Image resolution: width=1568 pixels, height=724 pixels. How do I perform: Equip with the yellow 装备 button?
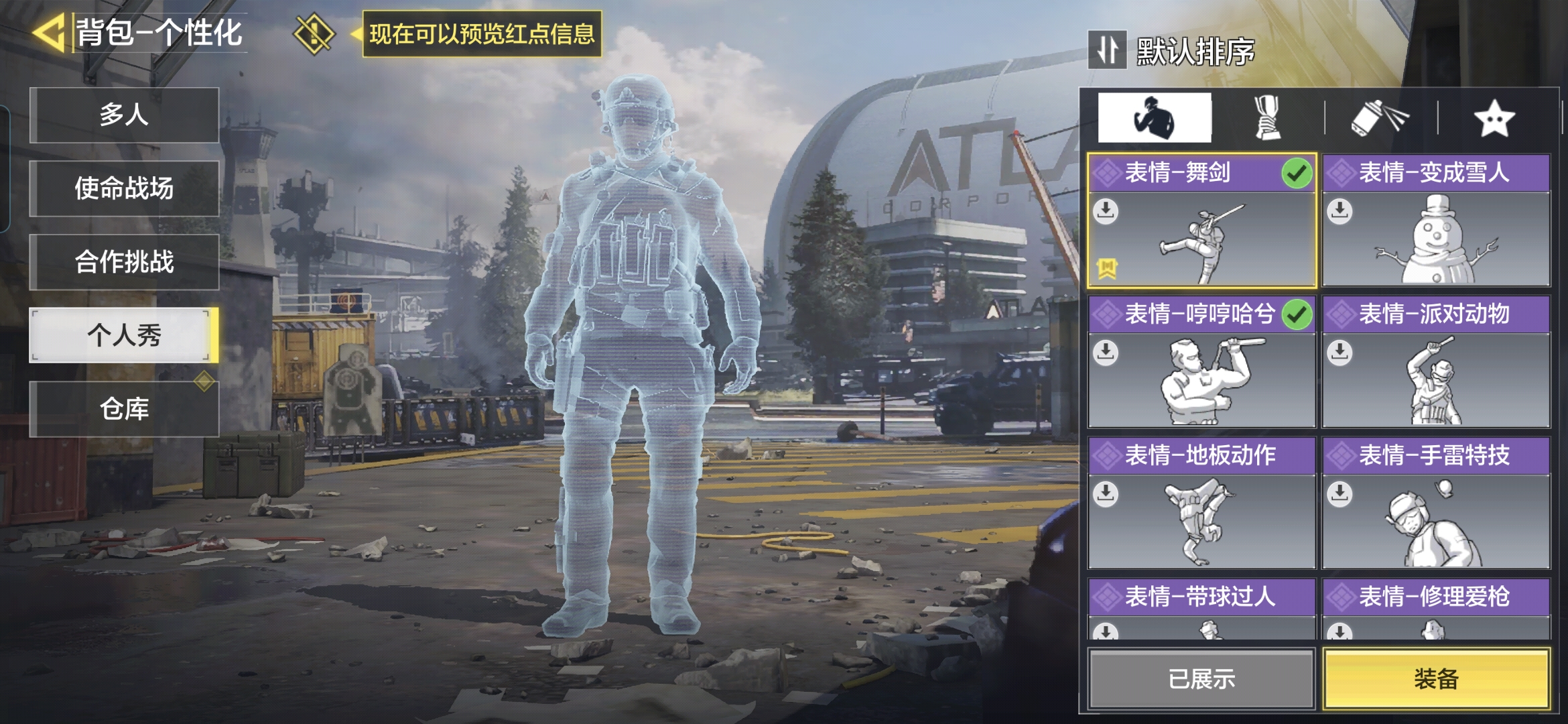point(1435,679)
